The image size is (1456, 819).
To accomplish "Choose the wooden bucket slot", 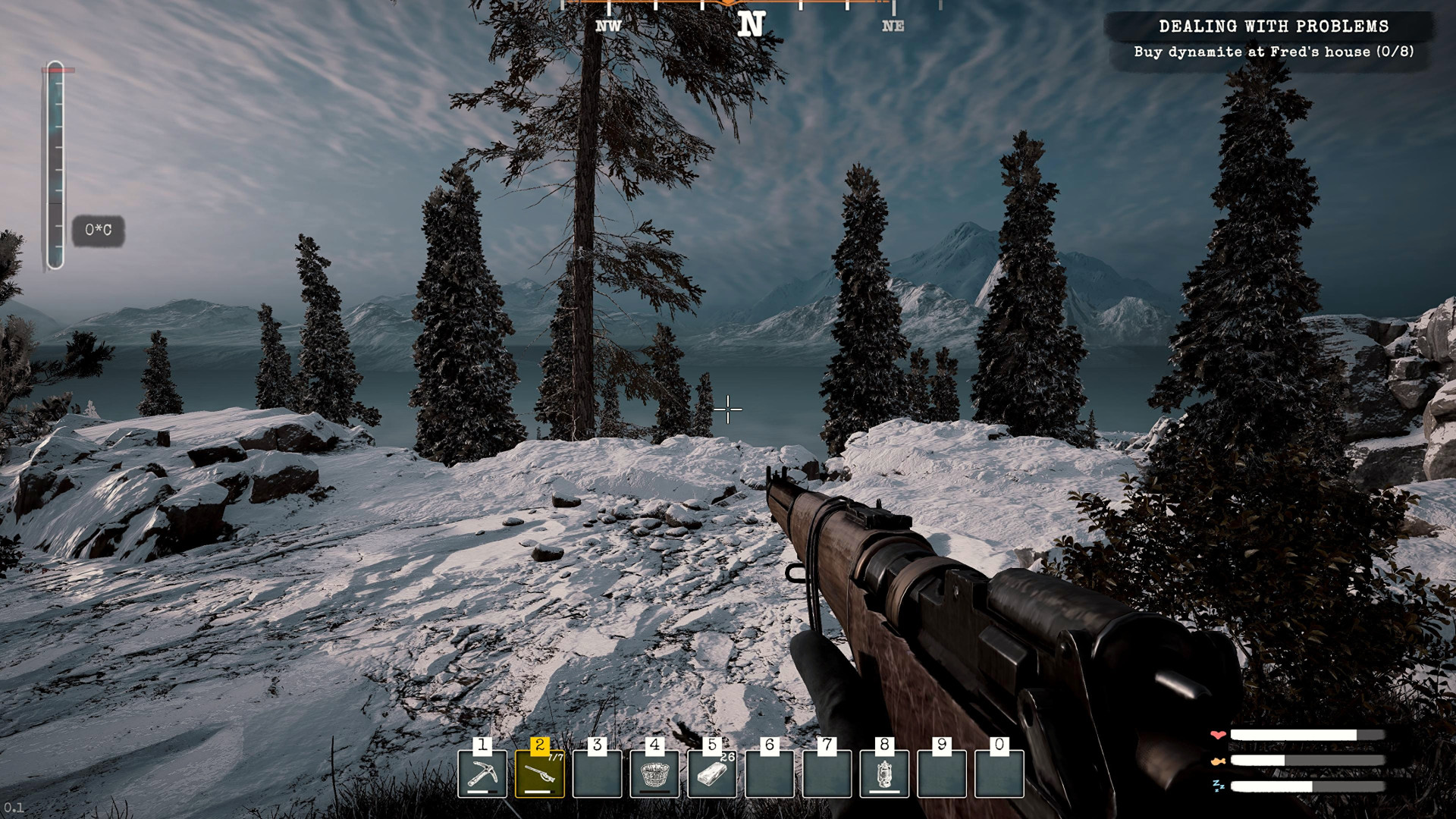I will tap(654, 773).
